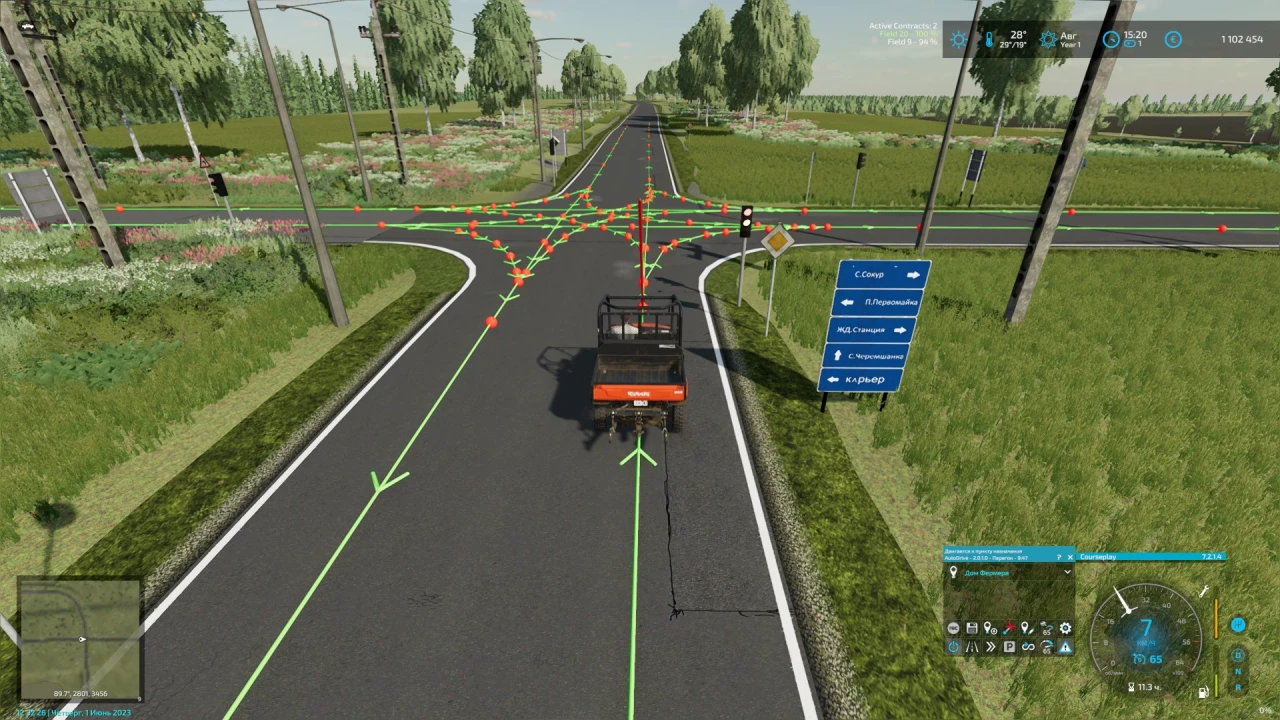The image size is (1280, 720).
Task: Click the fast-forward chevrons icon in AutoDrive
Action: [x=990, y=647]
